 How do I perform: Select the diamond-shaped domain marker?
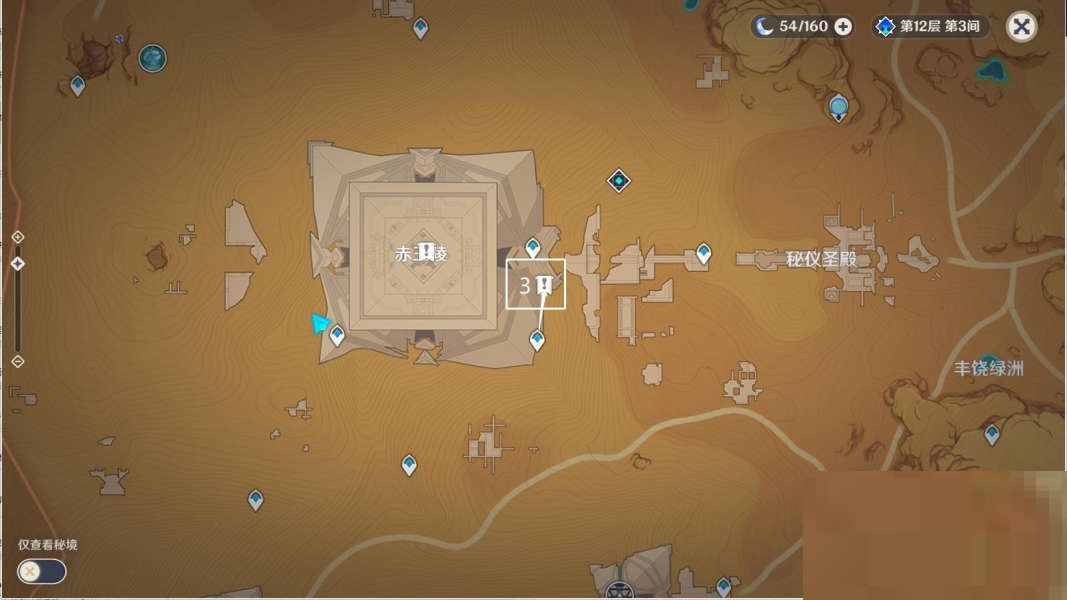tap(619, 181)
